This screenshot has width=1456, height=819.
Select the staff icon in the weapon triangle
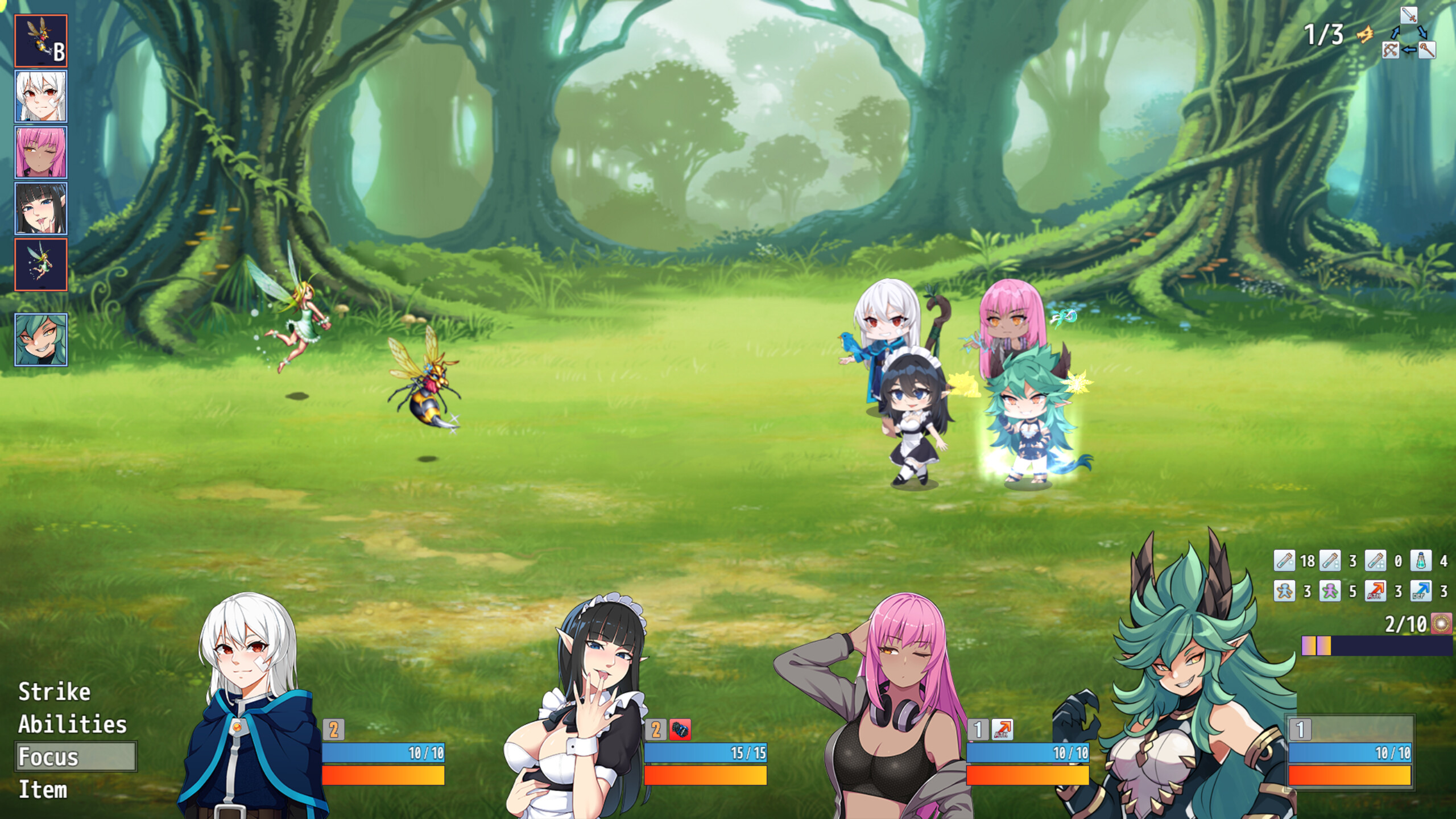point(1427,51)
